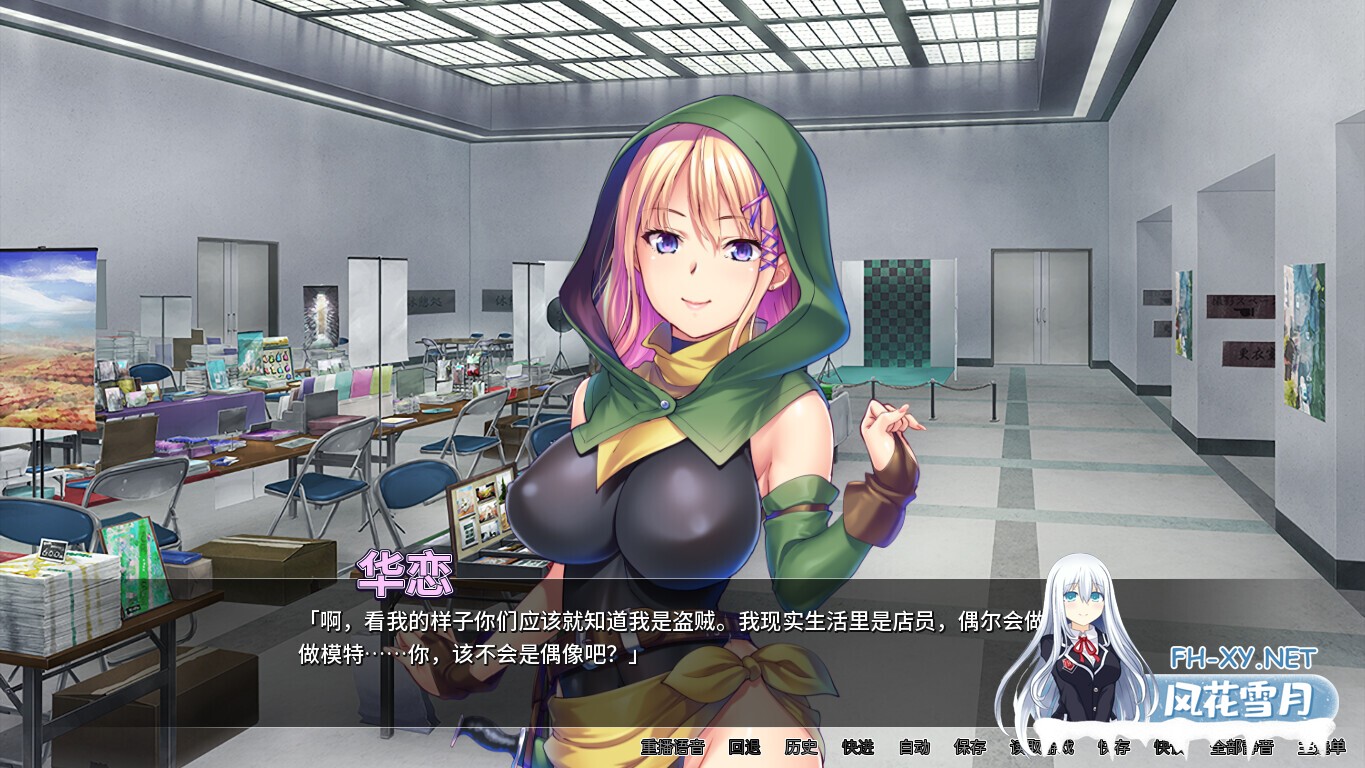Screen dimensions: 1365x768
Task: Open message backlog via the 历史 button
Action: coord(802,747)
